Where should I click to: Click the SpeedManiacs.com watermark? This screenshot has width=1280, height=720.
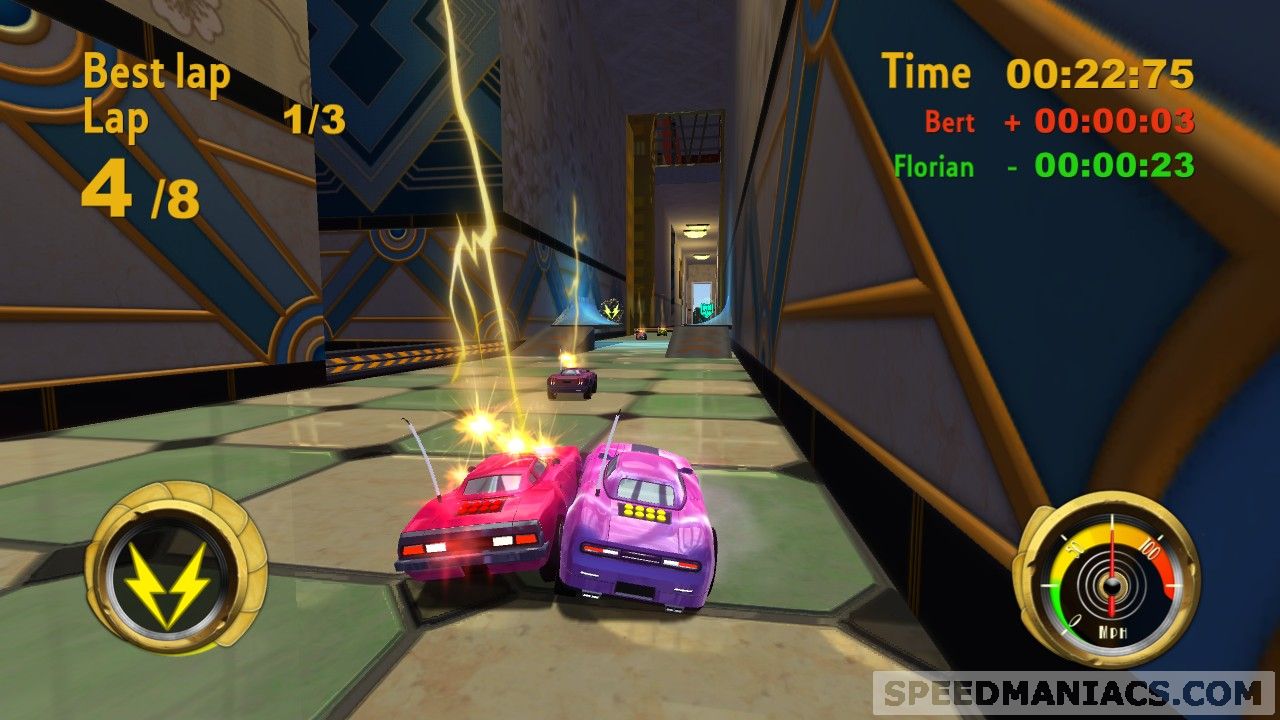click(1073, 692)
